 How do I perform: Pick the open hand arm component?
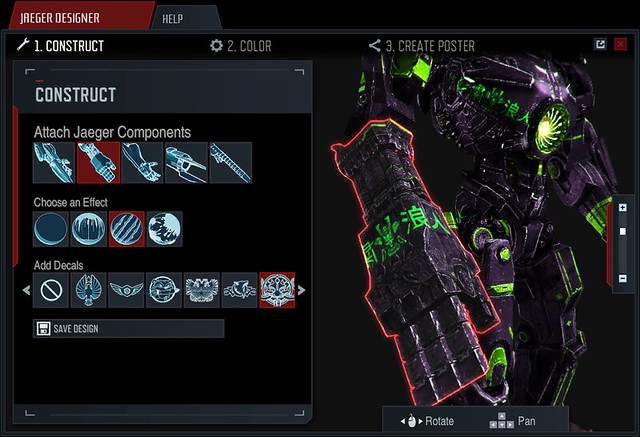[x=143, y=162]
